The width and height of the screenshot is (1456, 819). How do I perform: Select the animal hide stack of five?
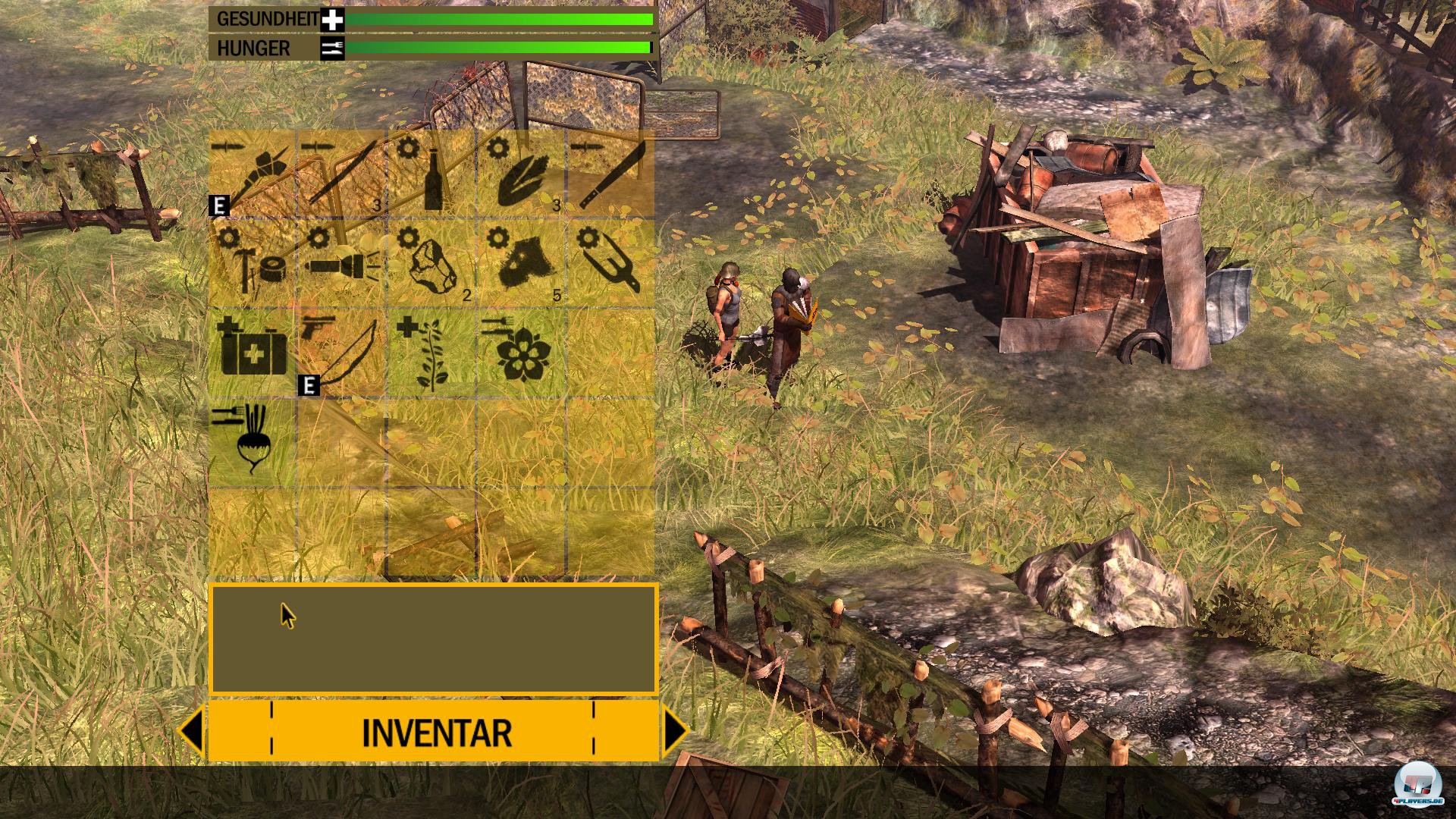pyautogui.click(x=521, y=263)
